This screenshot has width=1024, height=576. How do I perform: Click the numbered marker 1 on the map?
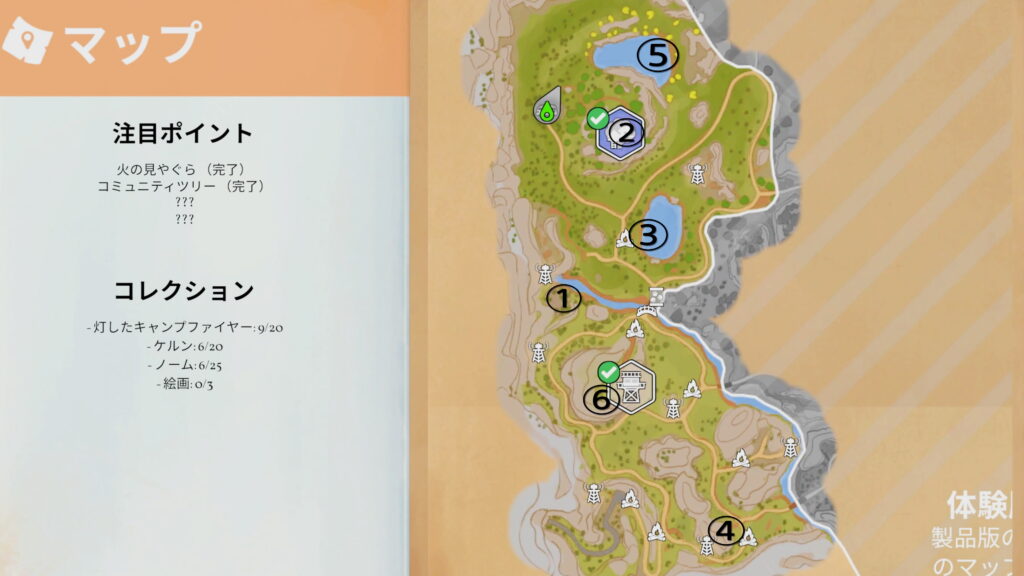[563, 298]
